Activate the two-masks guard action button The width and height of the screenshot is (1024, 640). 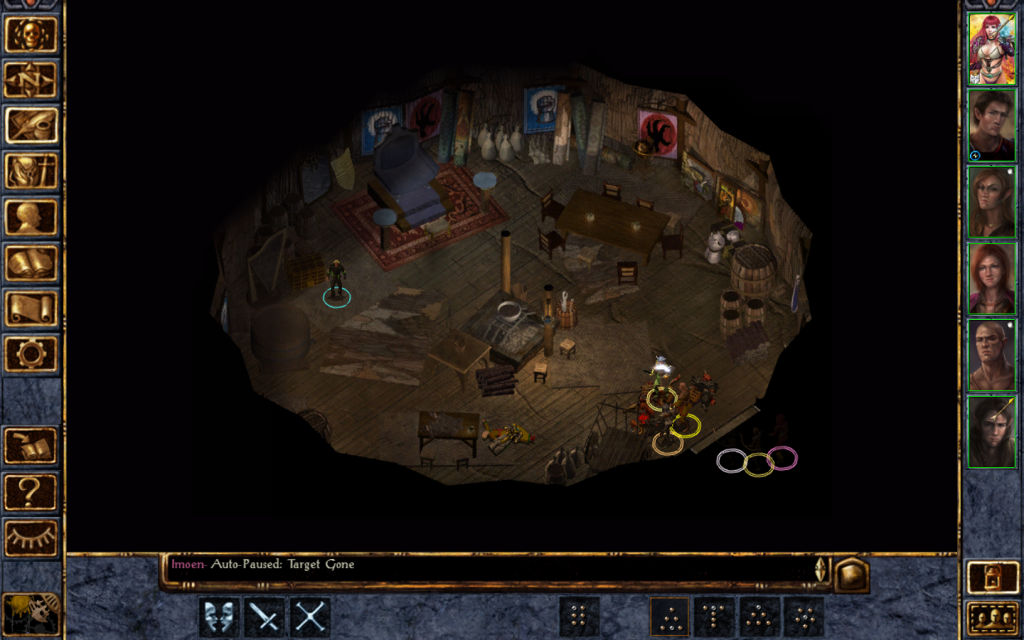tap(219, 617)
